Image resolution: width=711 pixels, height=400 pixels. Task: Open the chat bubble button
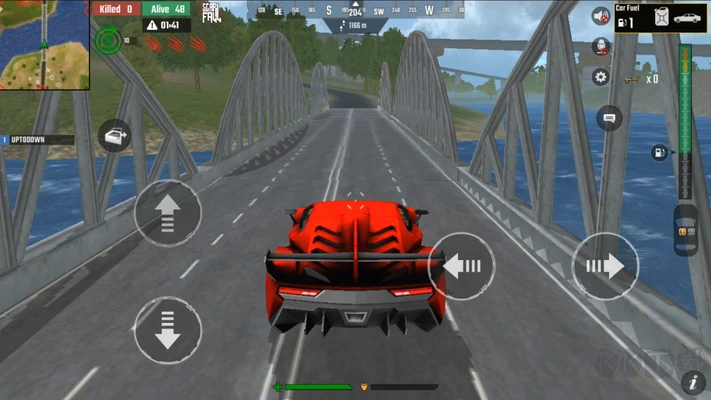pyautogui.click(x=609, y=118)
